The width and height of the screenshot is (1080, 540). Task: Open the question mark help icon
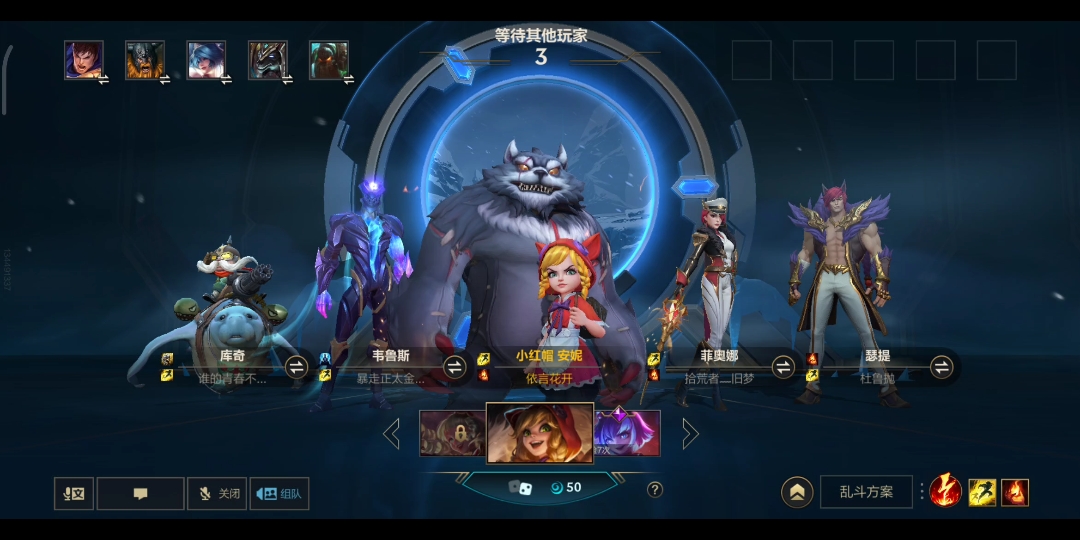coord(655,489)
